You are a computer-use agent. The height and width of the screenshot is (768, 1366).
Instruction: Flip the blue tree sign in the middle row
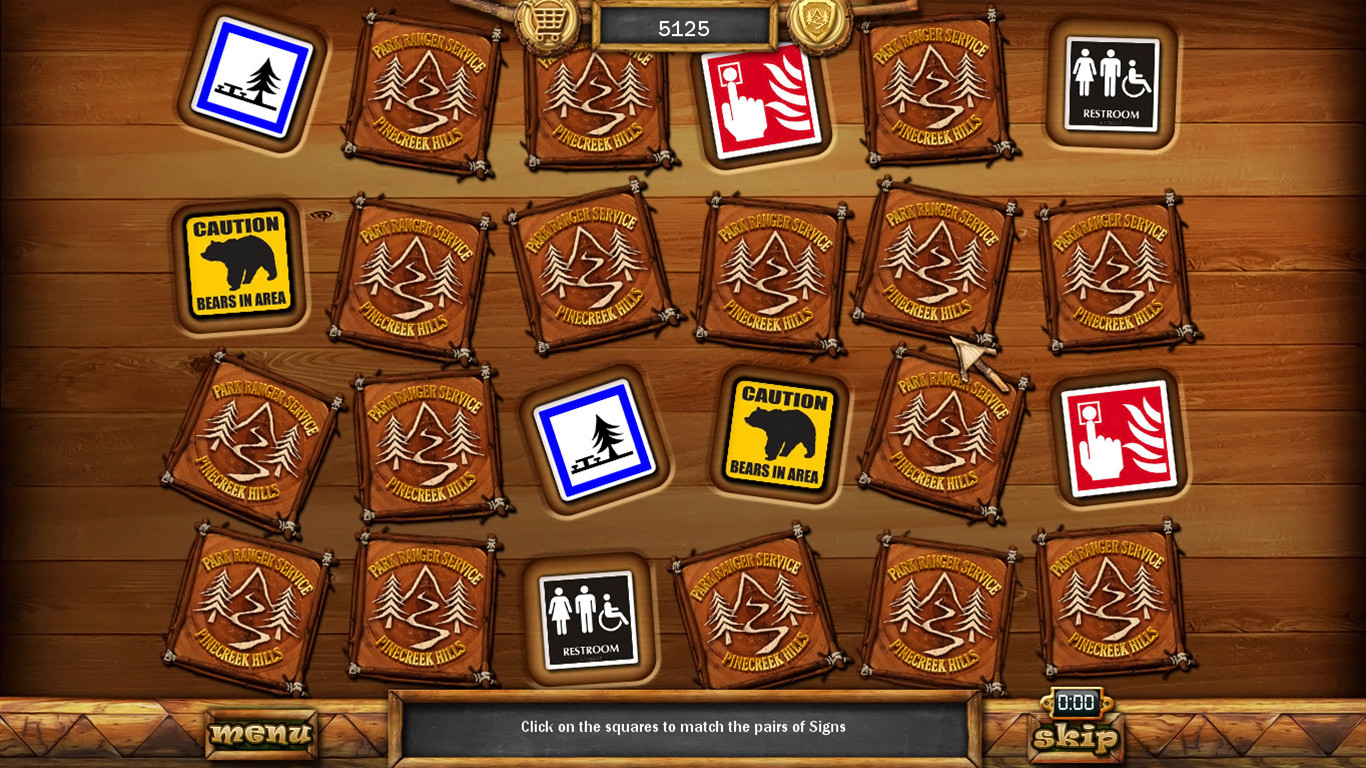[596, 440]
